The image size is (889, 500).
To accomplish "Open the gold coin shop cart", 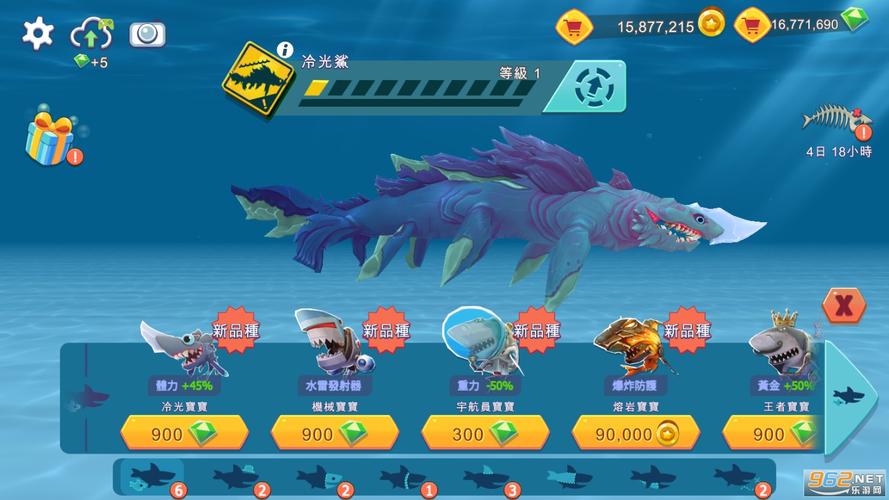I will click(574, 25).
